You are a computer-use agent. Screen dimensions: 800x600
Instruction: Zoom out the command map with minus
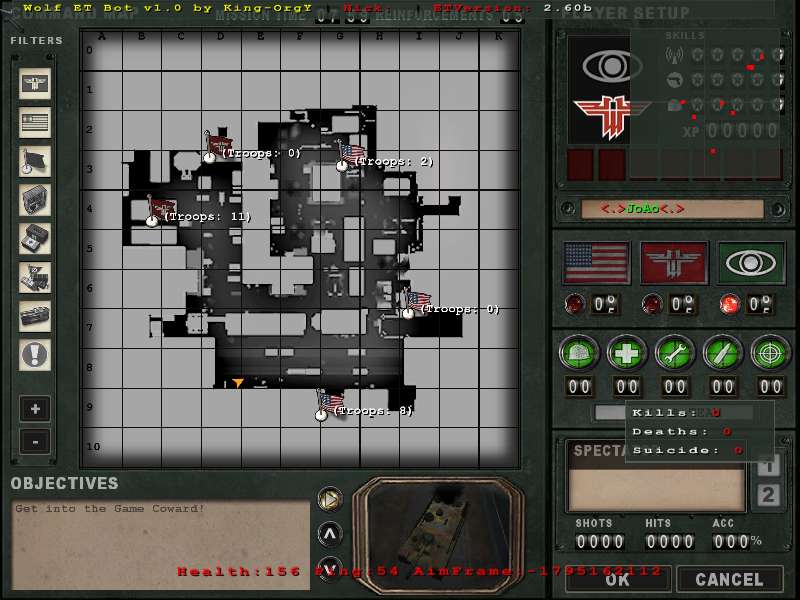(x=35, y=441)
